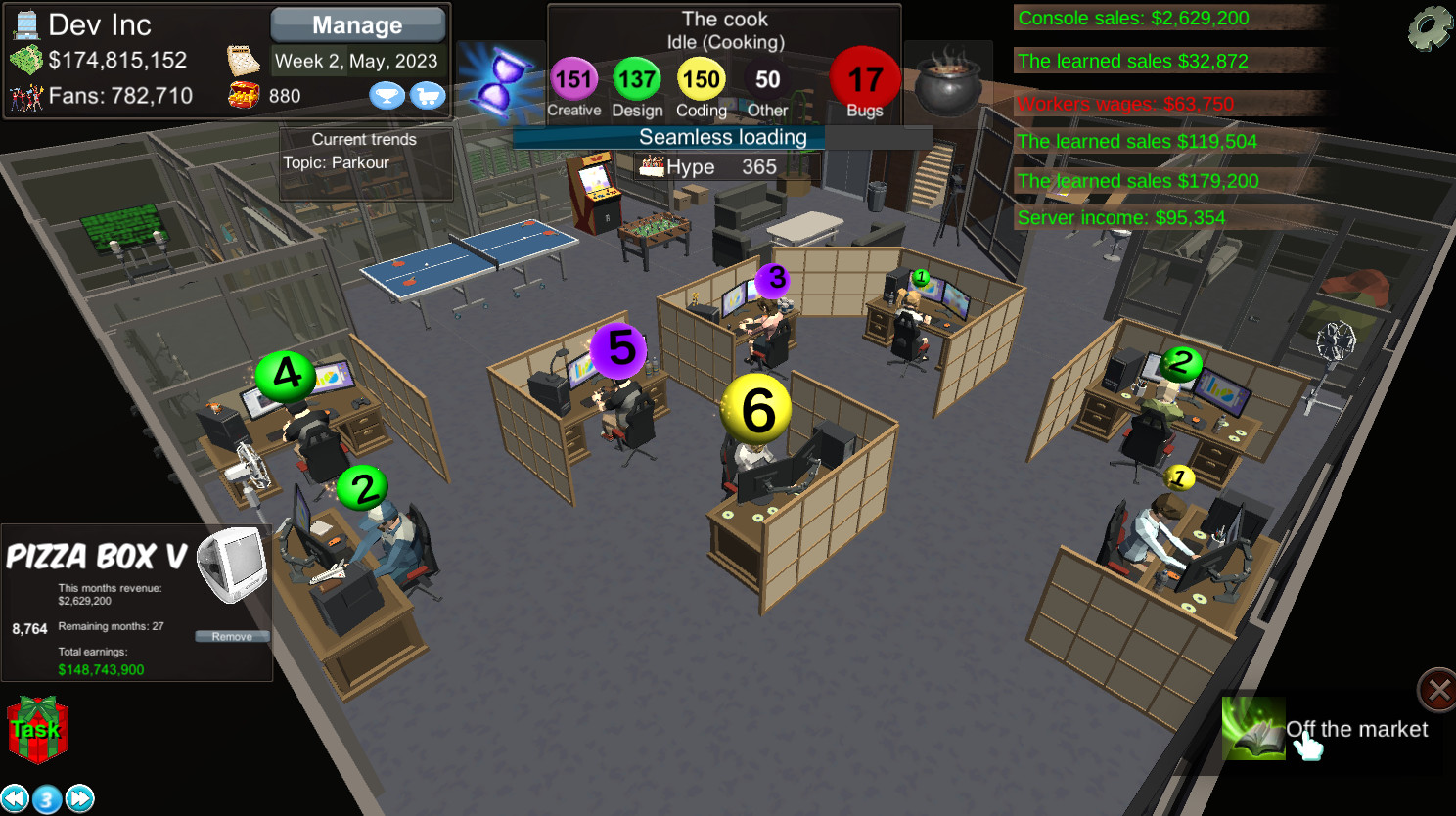Viewport: 1456px width, 816px height.
Task: Open the settings gear in the corner
Action: [1431, 26]
